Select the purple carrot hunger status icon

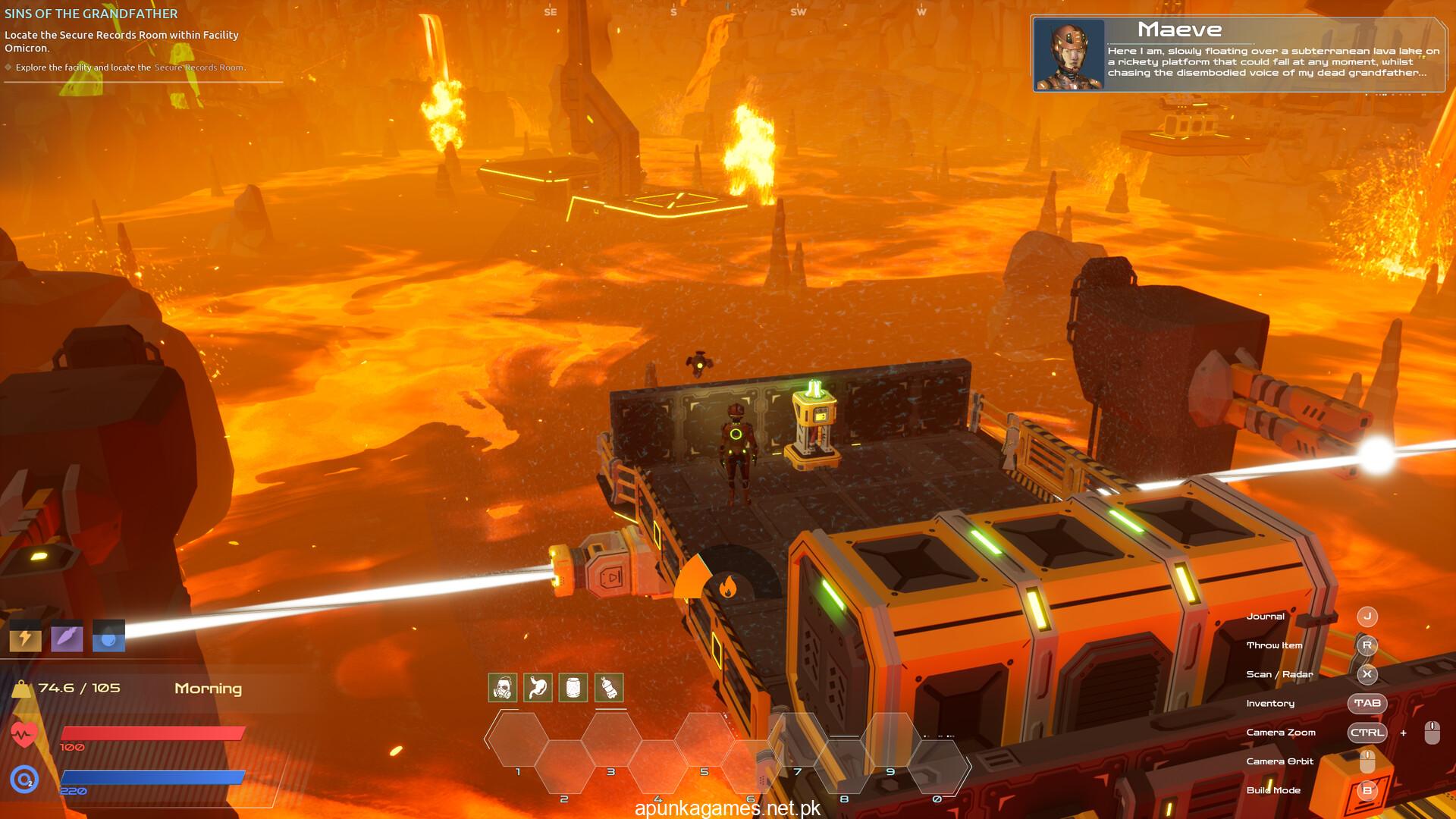tap(67, 637)
